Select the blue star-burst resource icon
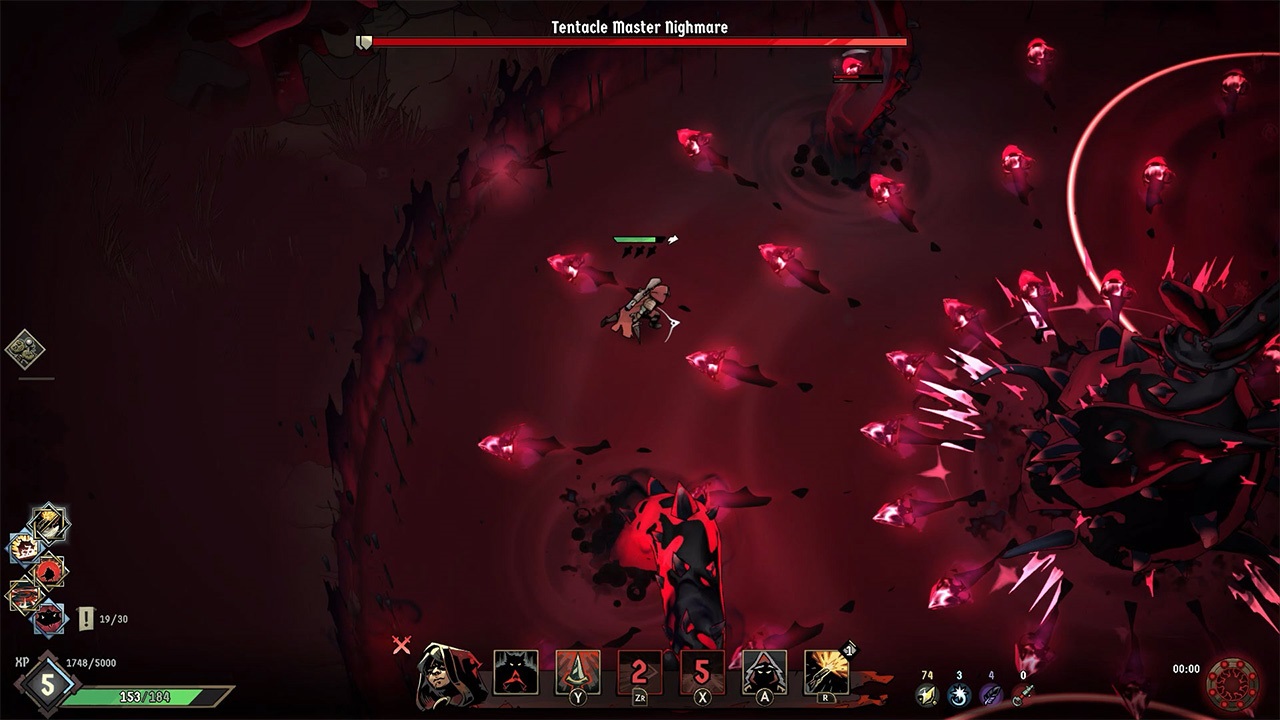This screenshot has height=720, width=1280. tap(959, 693)
